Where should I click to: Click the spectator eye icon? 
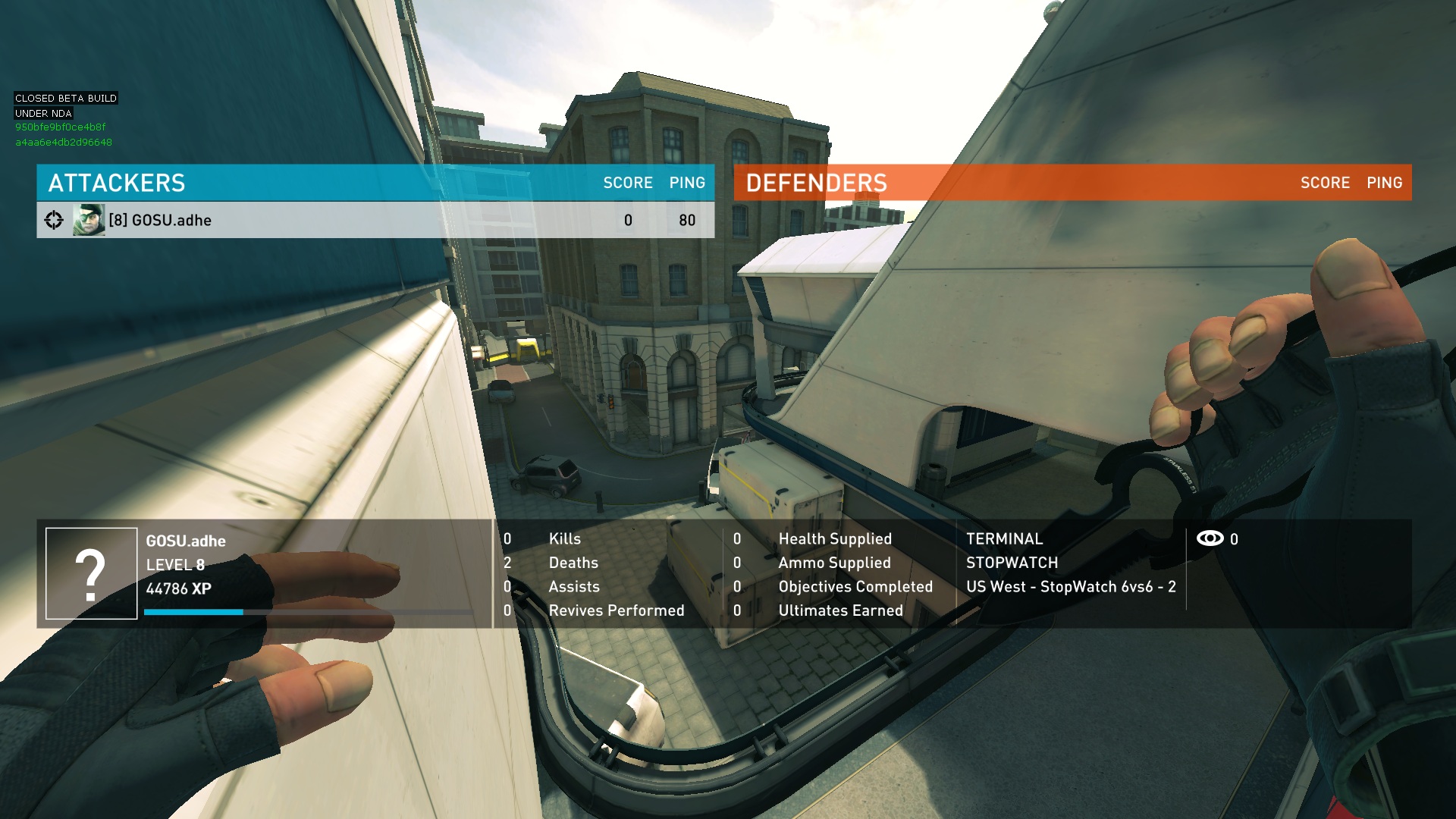click(1210, 538)
